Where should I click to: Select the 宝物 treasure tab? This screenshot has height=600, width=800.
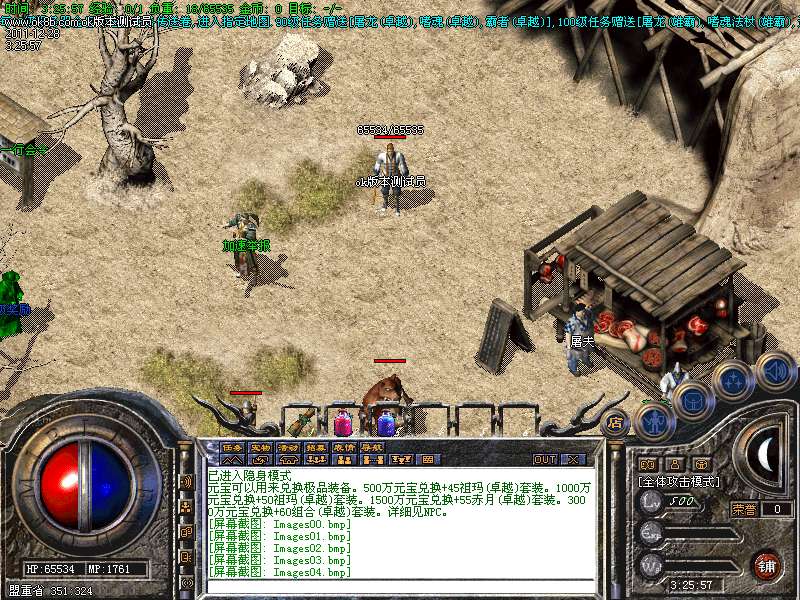tap(260, 447)
